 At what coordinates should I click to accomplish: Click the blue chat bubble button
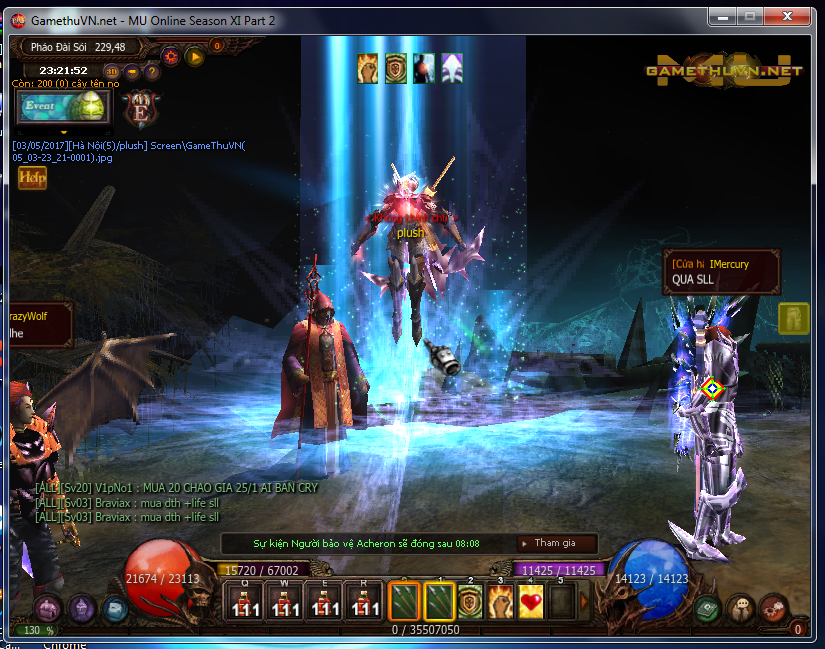[x=115, y=607]
